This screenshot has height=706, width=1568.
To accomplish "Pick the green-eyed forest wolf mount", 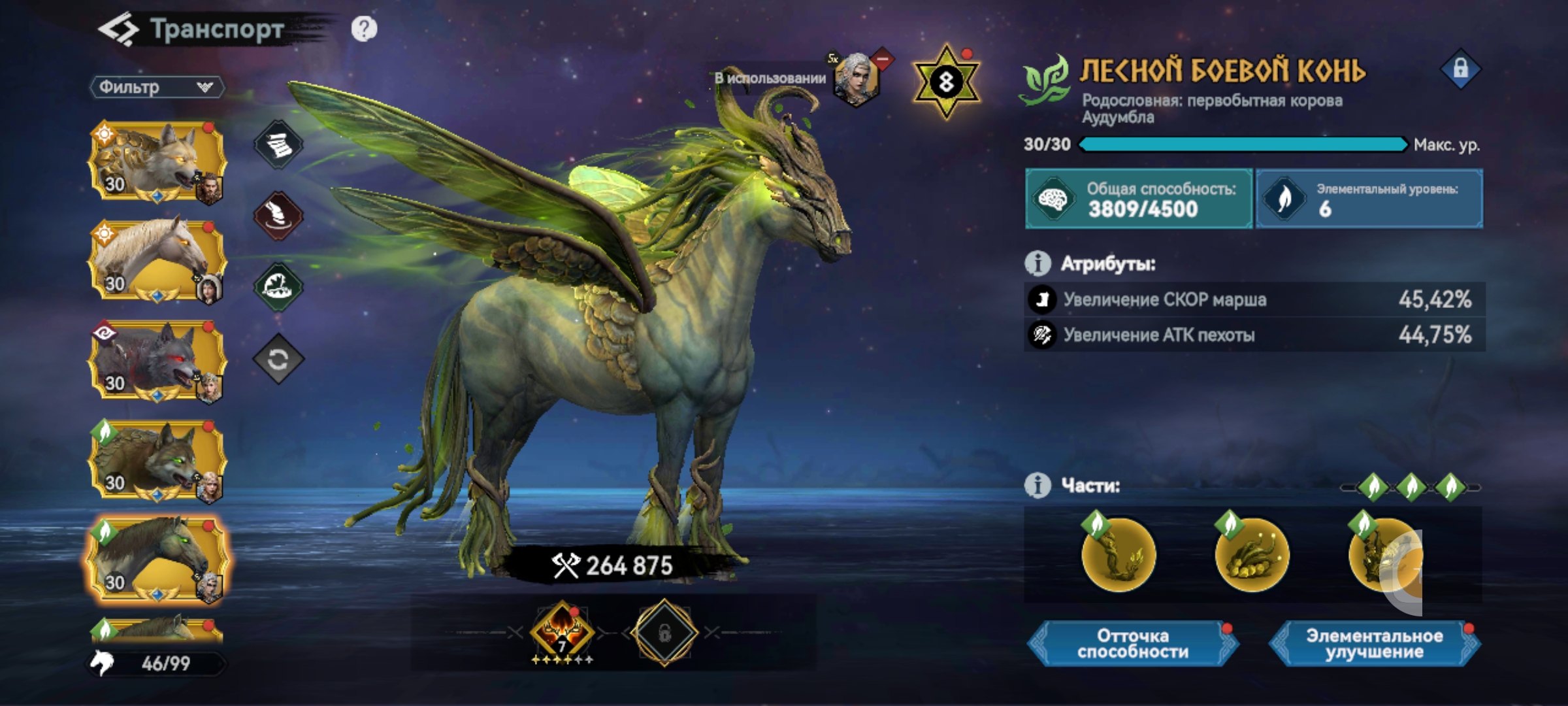I will tap(157, 460).
